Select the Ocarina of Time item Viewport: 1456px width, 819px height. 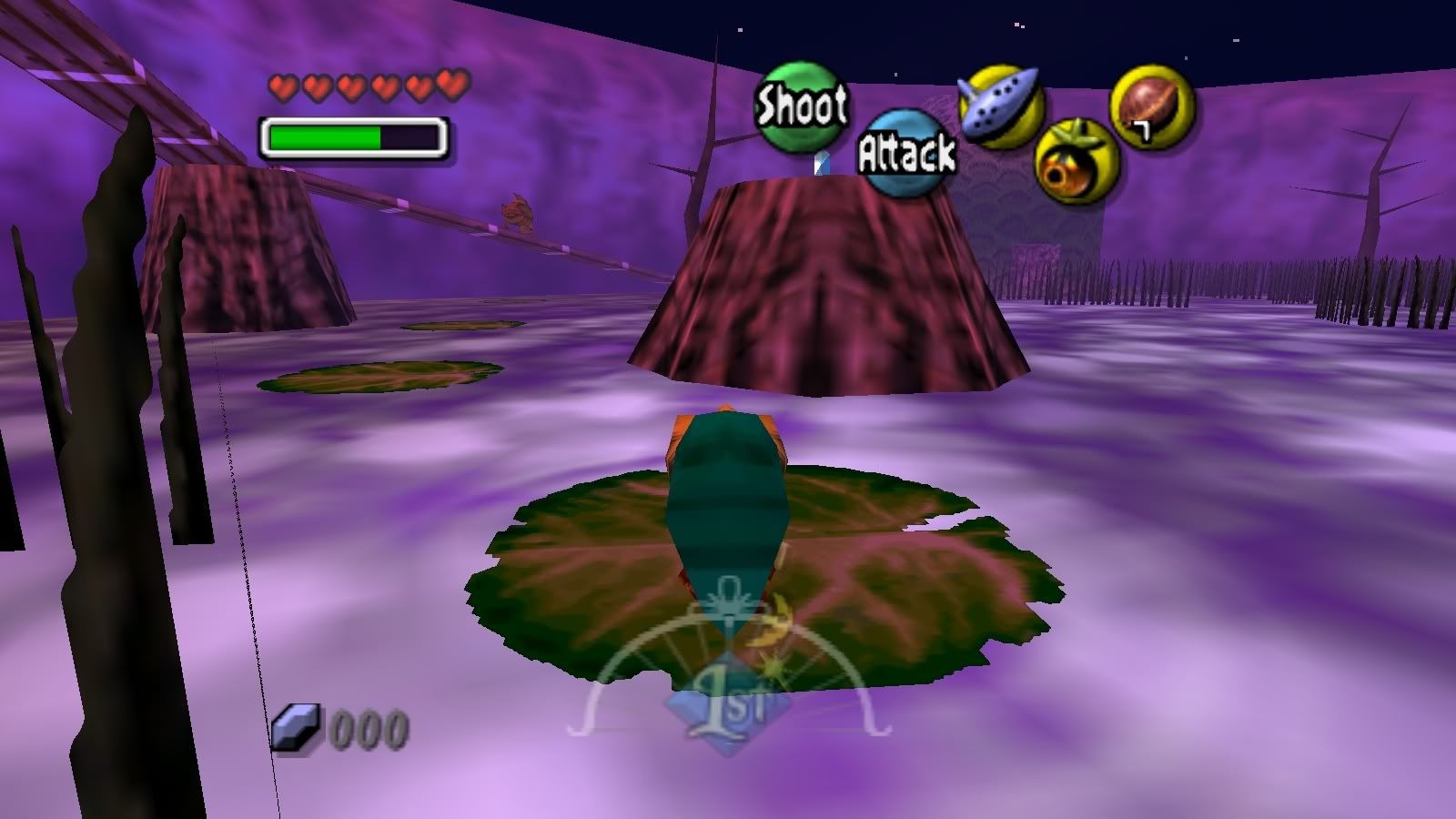pos(999,106)
